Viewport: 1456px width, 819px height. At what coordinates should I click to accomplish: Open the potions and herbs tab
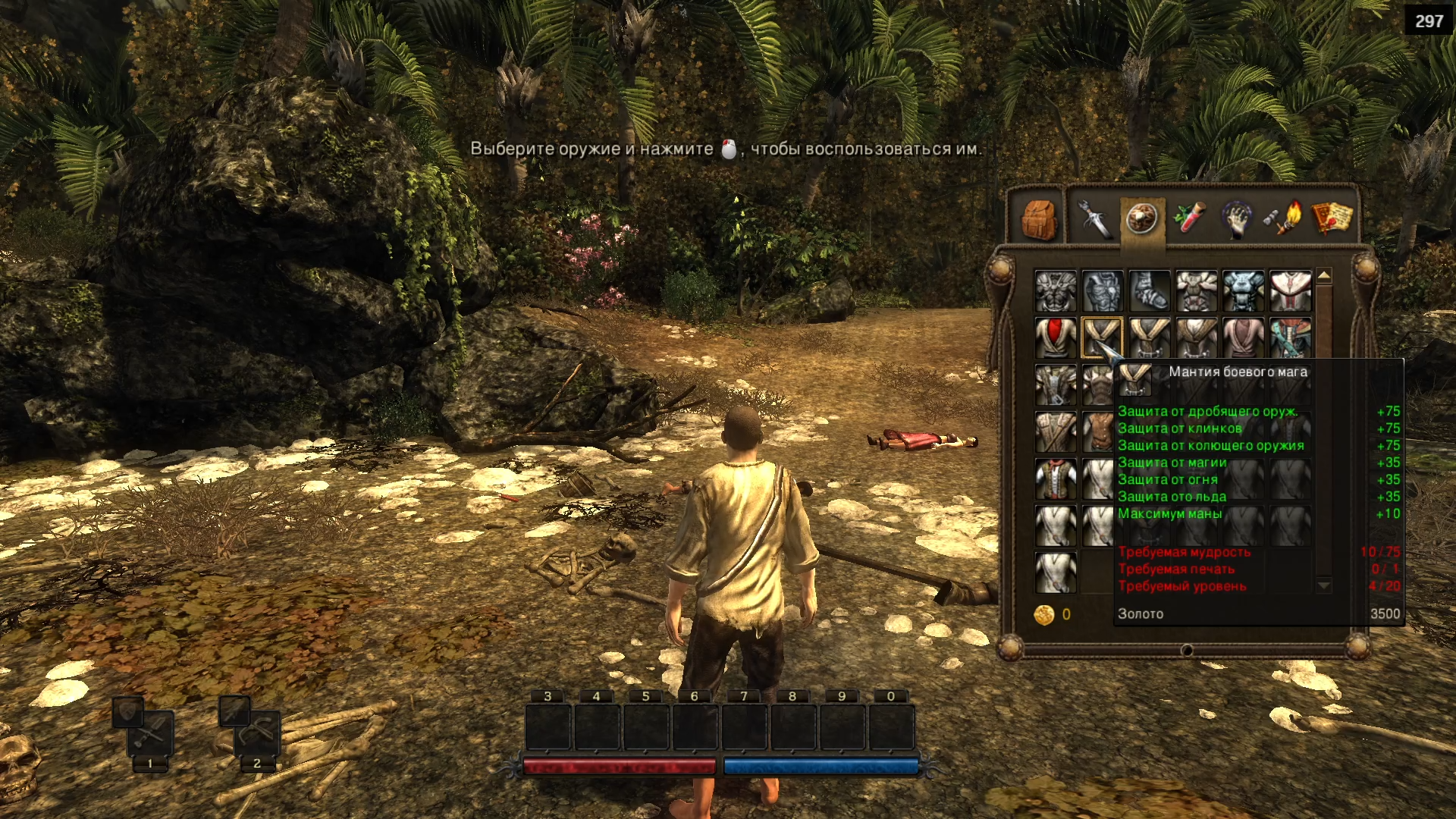(x=1189, y=218)
